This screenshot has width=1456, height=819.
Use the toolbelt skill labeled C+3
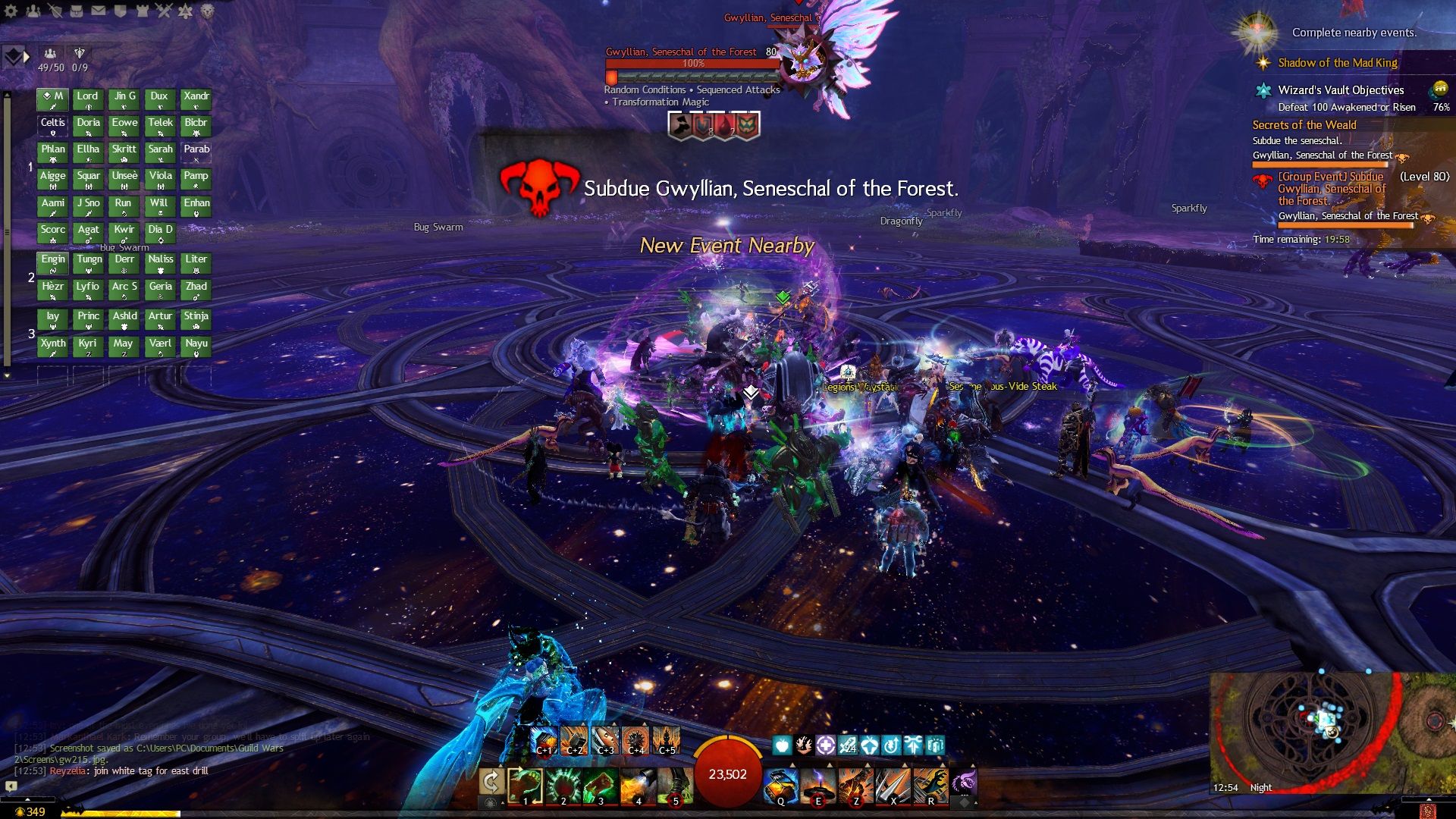tap(605, 740)
